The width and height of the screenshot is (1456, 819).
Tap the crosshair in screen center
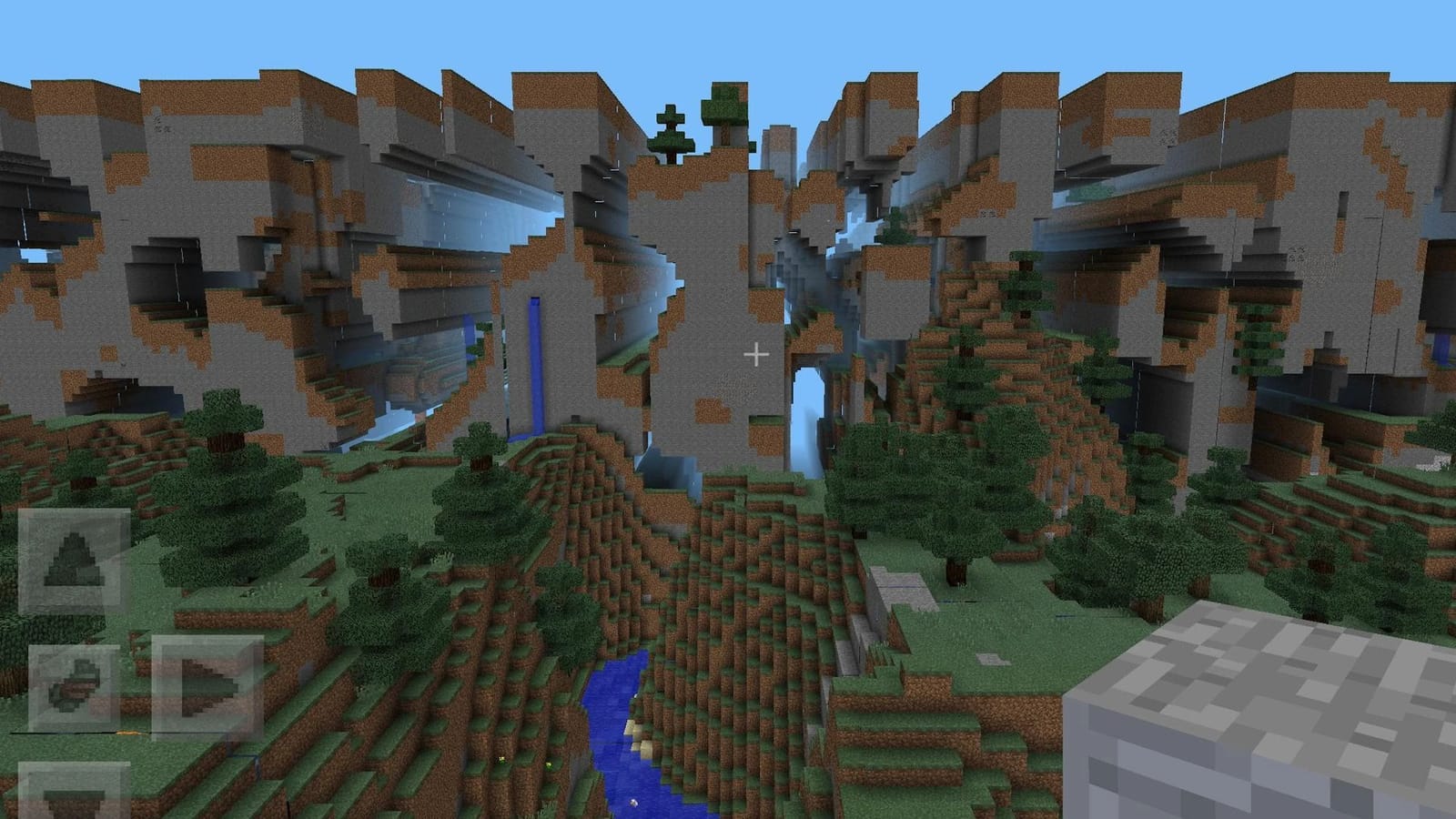(757, 353)
